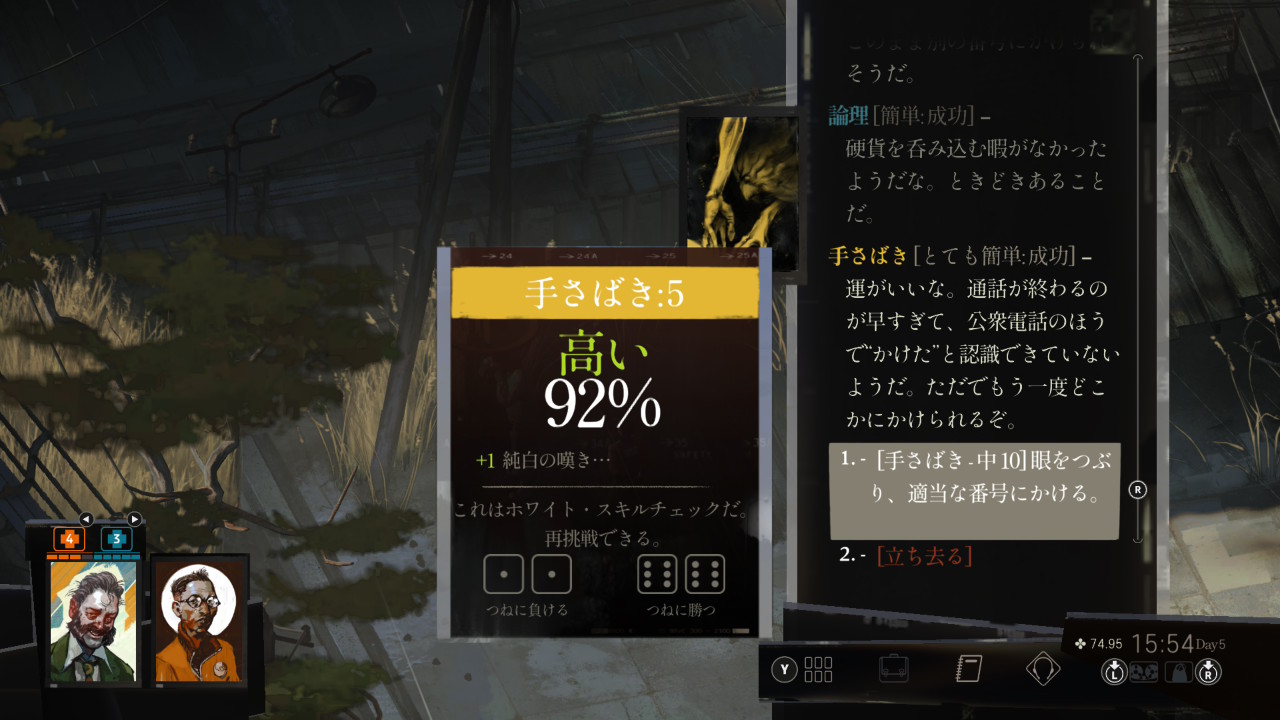Click the left arrow above health

(86, 519)
